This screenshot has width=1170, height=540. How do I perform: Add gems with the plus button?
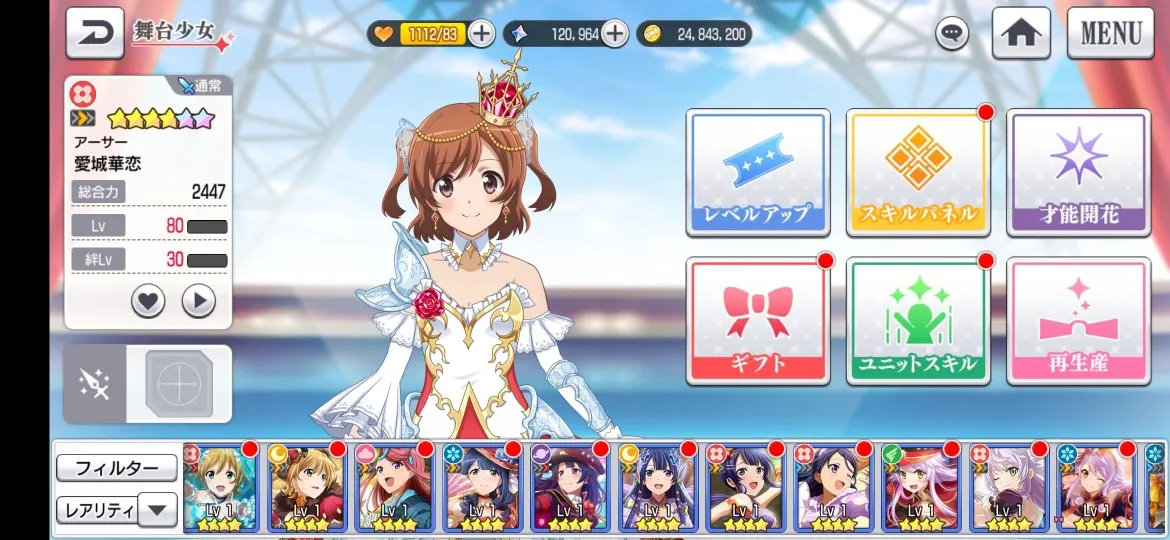tap(614, 34)
